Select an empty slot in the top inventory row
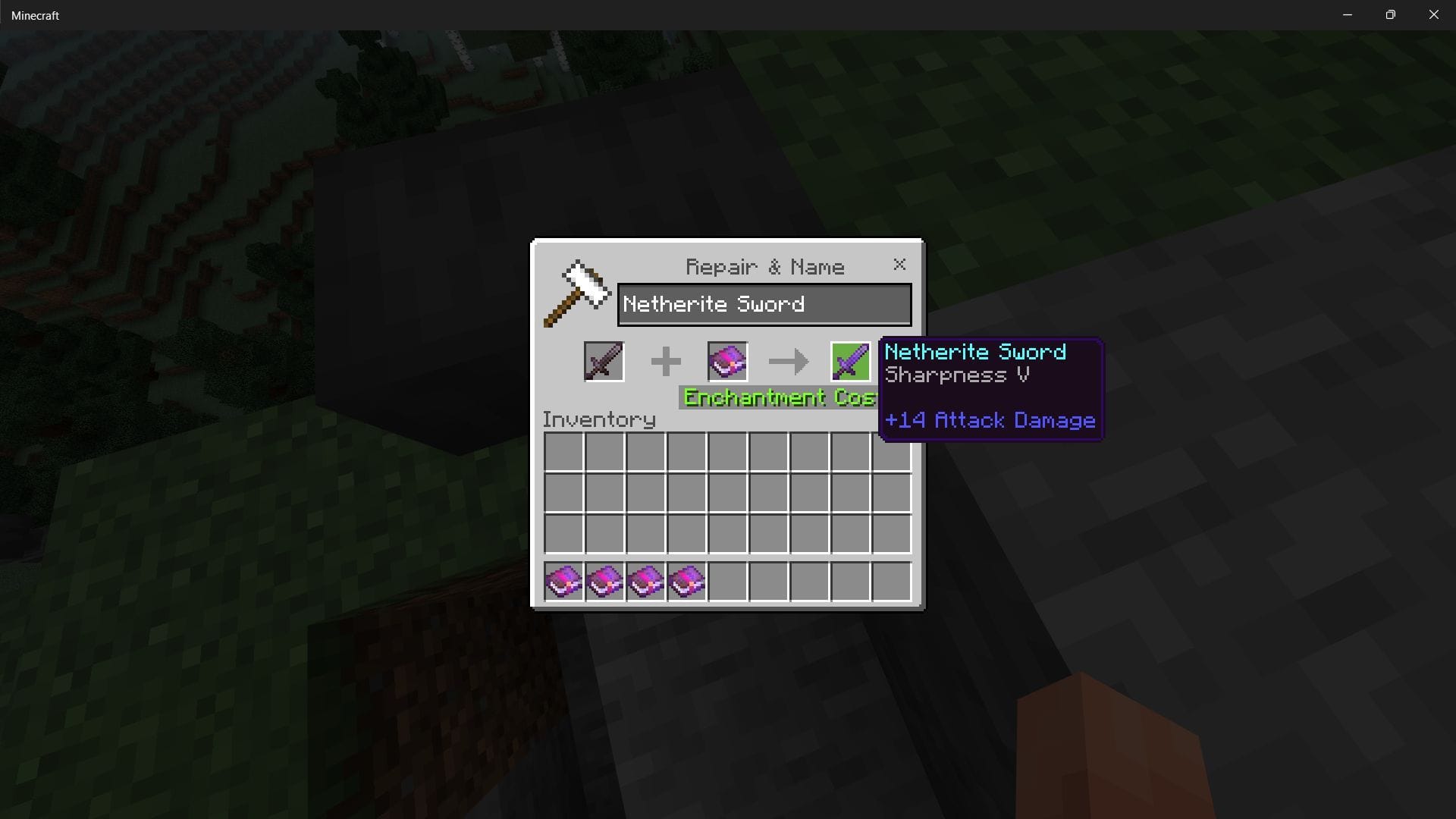This screenshot has width=1456, height=819. click(563, 452)
